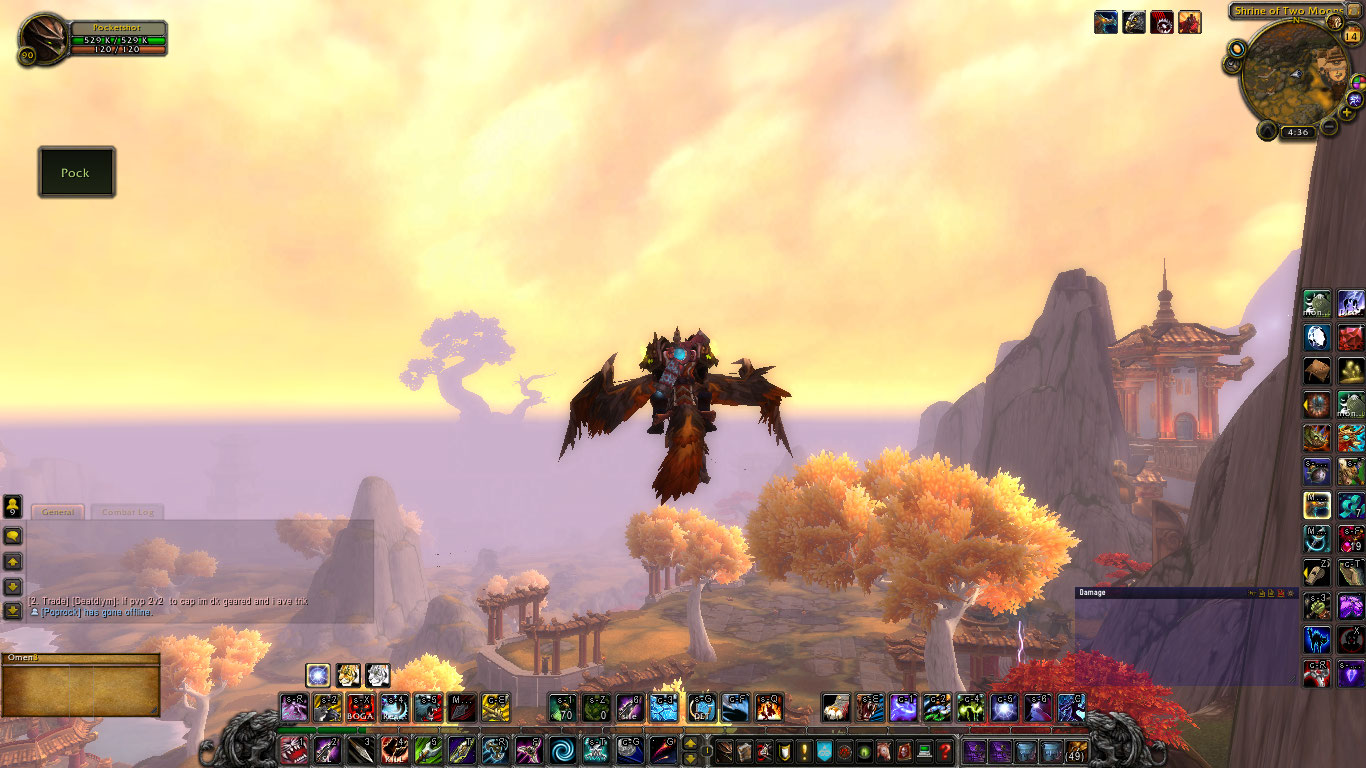Image resolution: width=1366 pixels, height=768 pixels.
Task: Open the Combat Log tab
Action: [x=126, y=512]
